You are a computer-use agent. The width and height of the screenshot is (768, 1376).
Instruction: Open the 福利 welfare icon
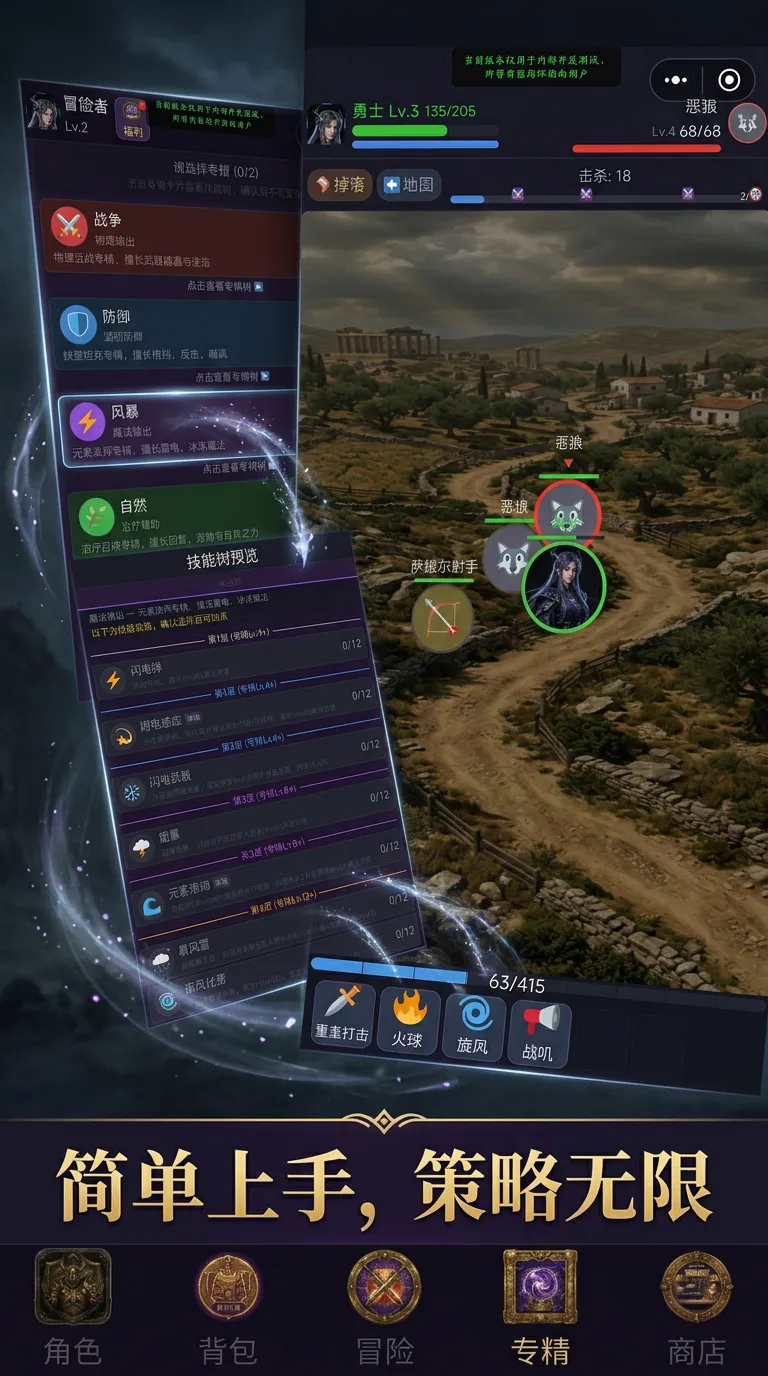pyautogui.click(x=131, y=118)
